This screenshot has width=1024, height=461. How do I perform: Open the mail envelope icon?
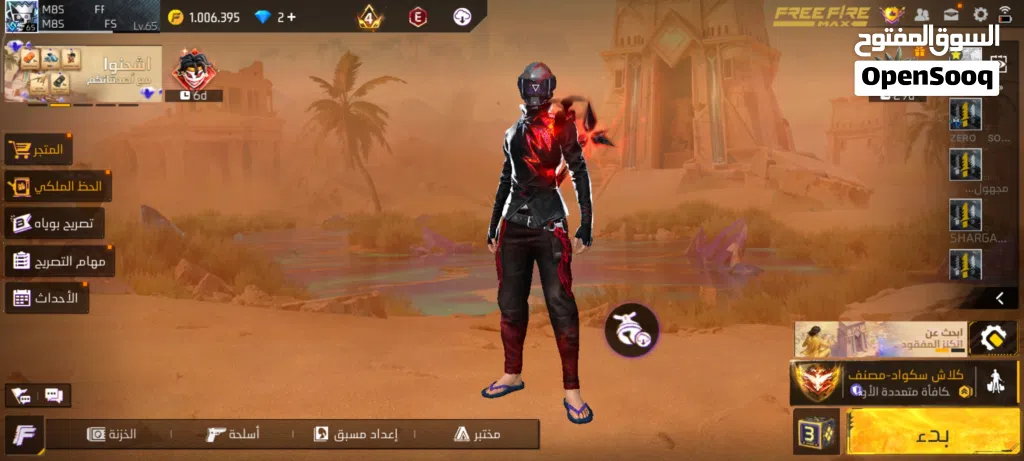pos(950,15)
